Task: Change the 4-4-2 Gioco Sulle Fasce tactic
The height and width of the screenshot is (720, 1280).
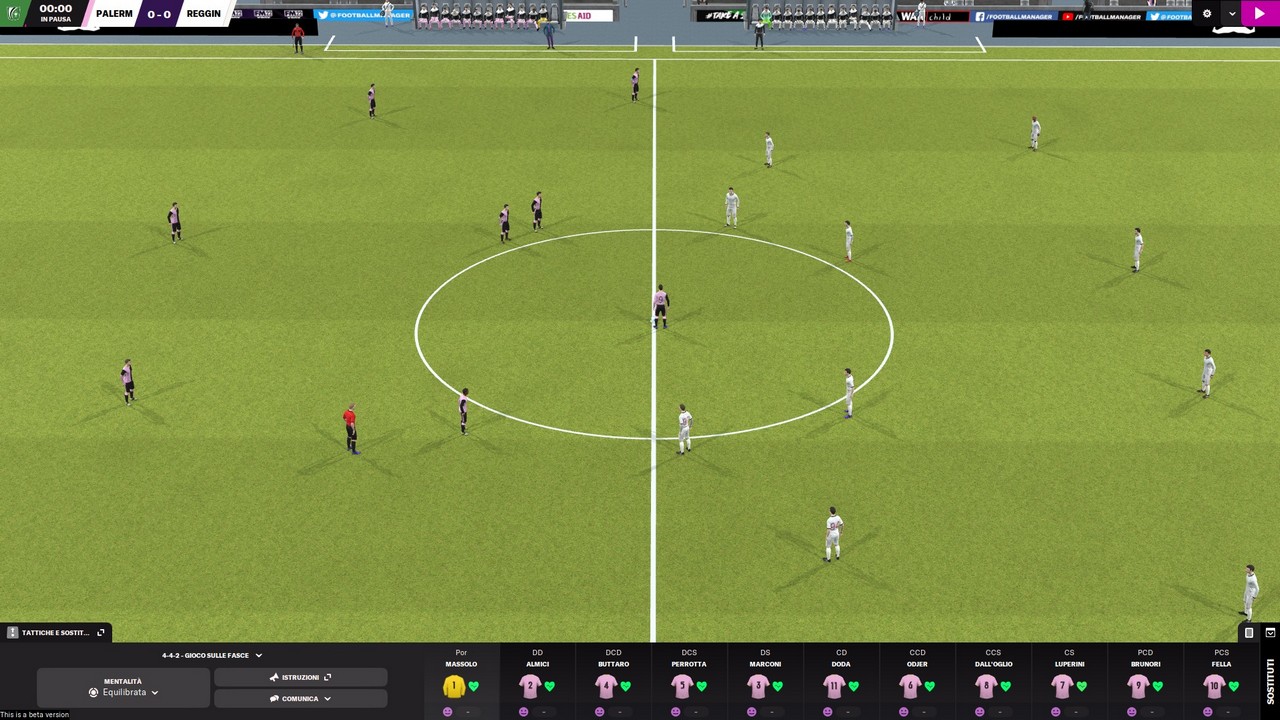Action: pos(212,655)
